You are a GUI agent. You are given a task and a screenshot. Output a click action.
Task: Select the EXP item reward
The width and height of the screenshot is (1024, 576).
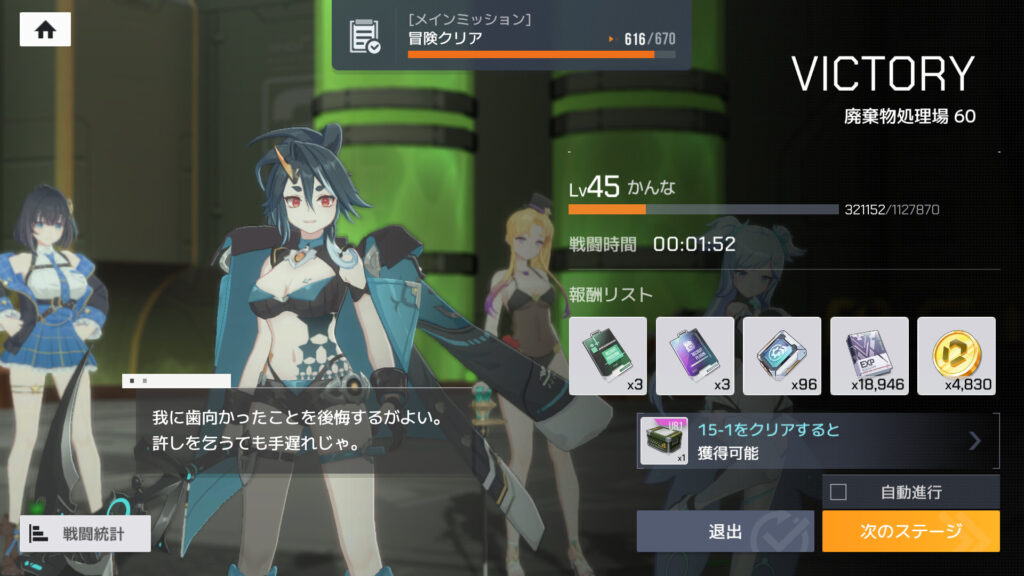869,356
